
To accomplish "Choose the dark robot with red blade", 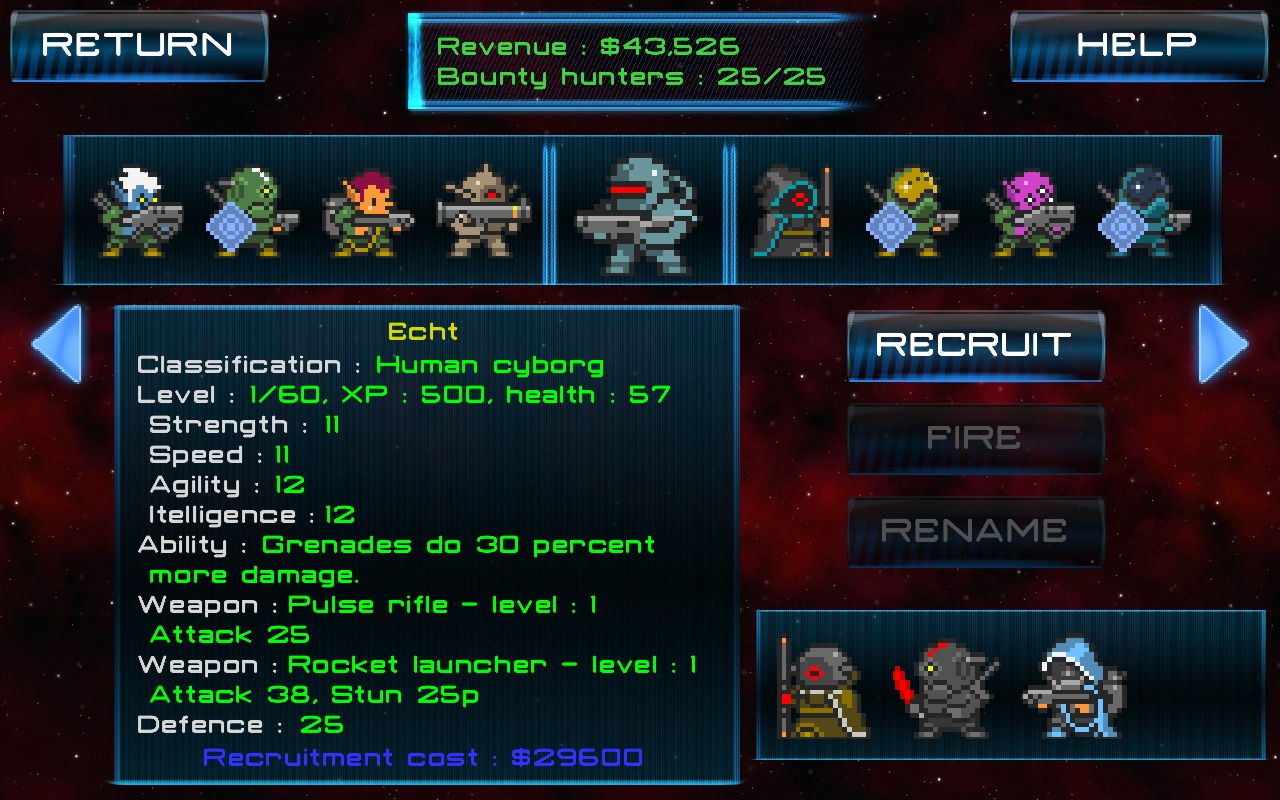I will point(945,690).
